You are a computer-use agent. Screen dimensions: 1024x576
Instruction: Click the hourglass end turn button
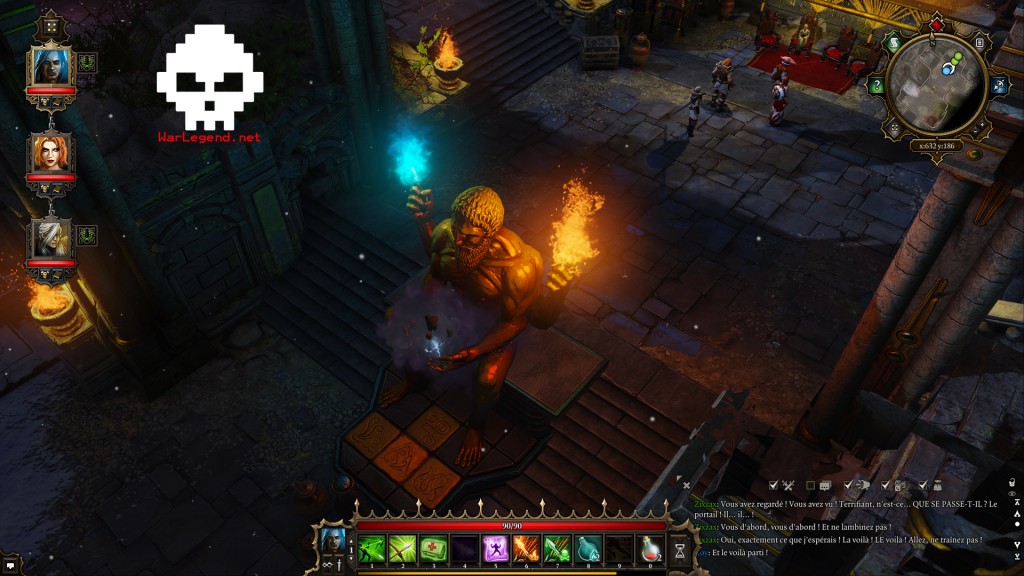[680, 549]
